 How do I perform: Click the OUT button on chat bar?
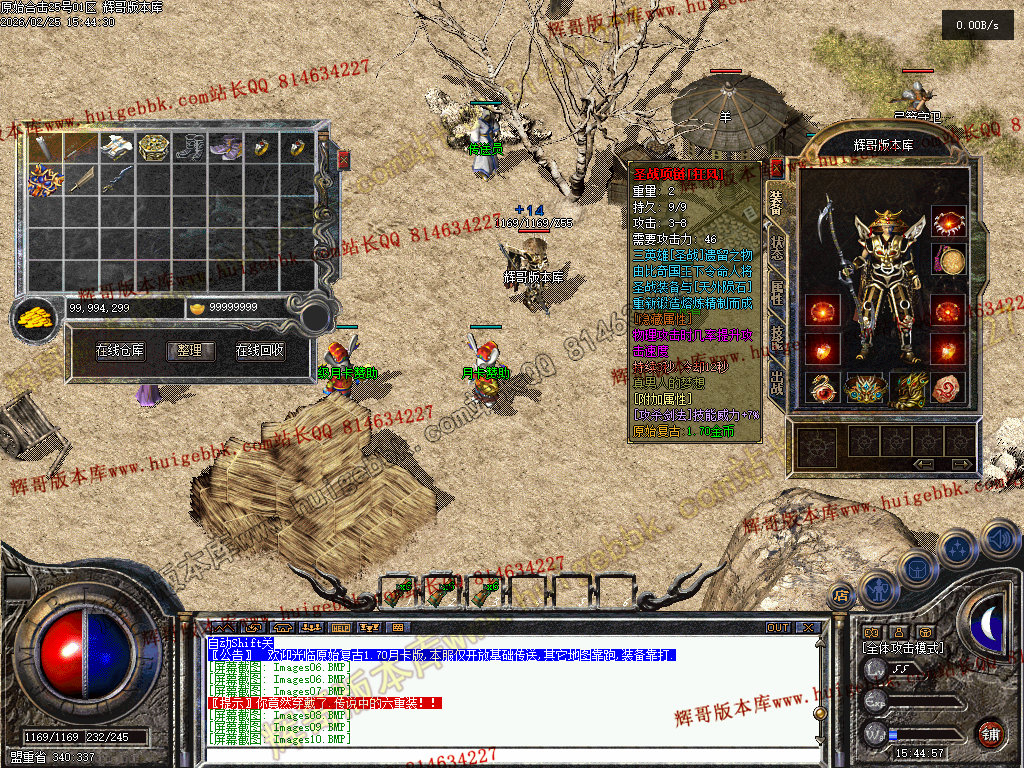(x=778, y=628)
